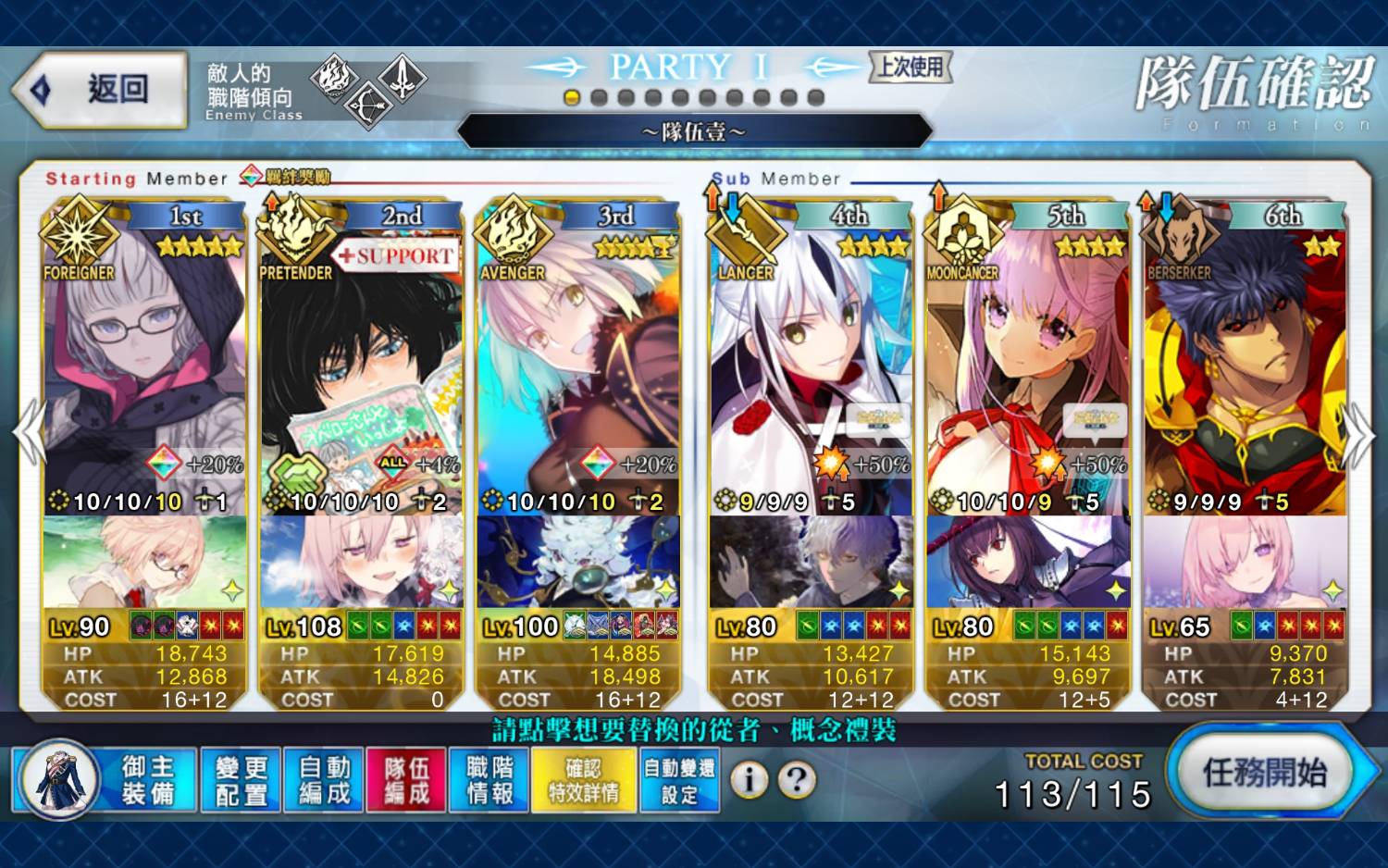The width and height of the screenshot is (1388, 868).
Task: Show 職階情報 class info
Action: [490, 781]
